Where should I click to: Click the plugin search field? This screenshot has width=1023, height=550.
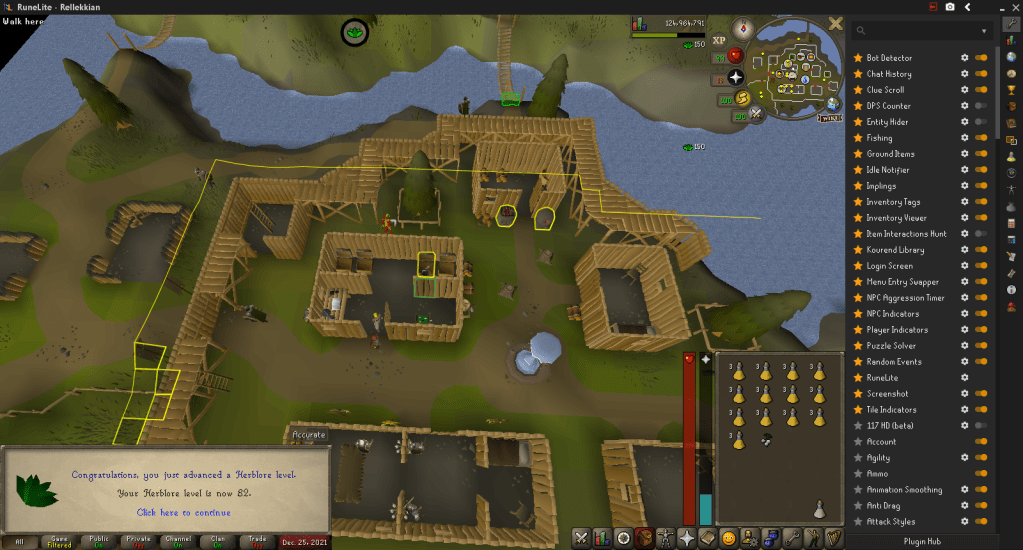click(x=920, y=31)
